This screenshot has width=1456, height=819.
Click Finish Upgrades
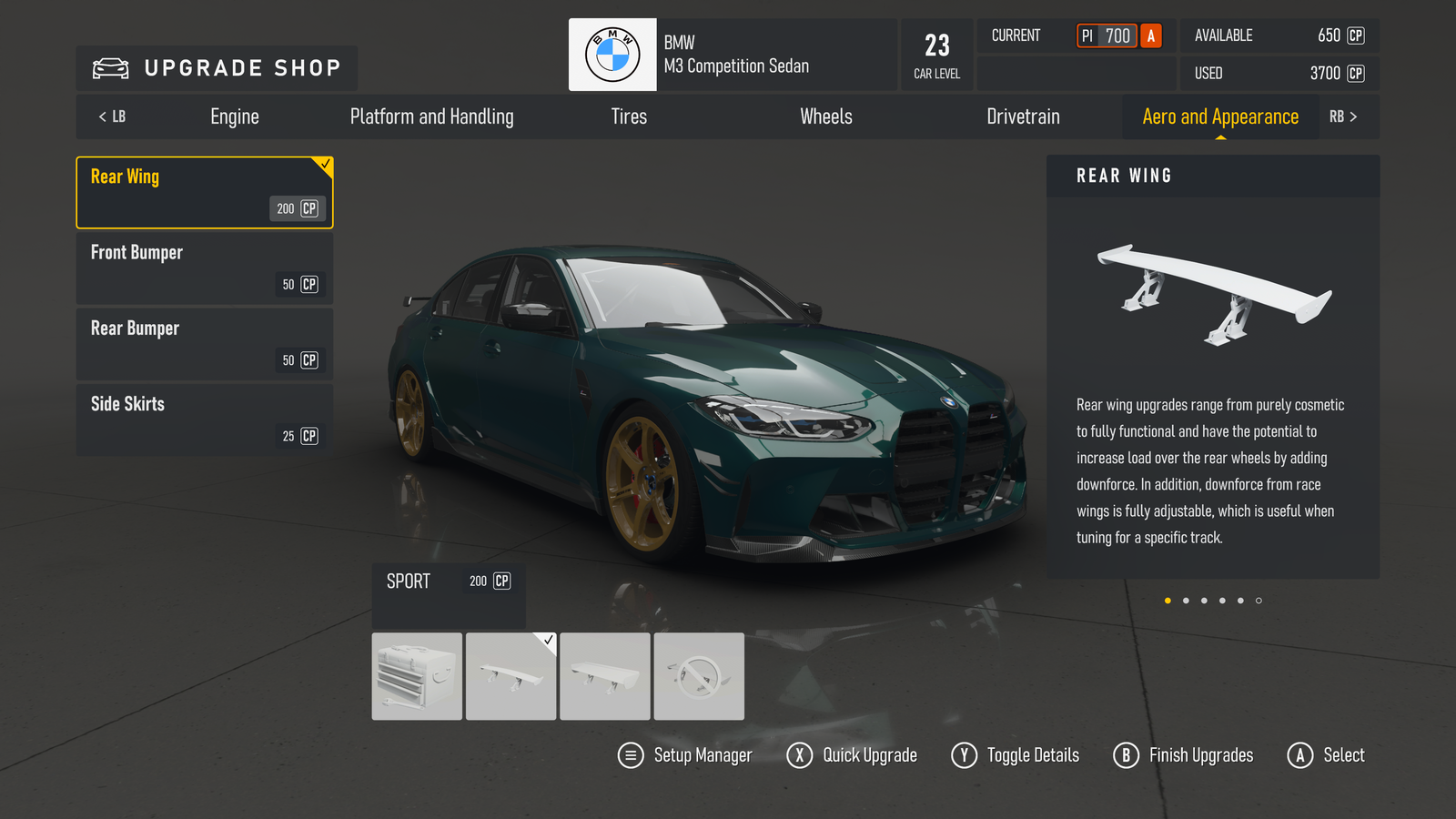[x=1183, y=755]
